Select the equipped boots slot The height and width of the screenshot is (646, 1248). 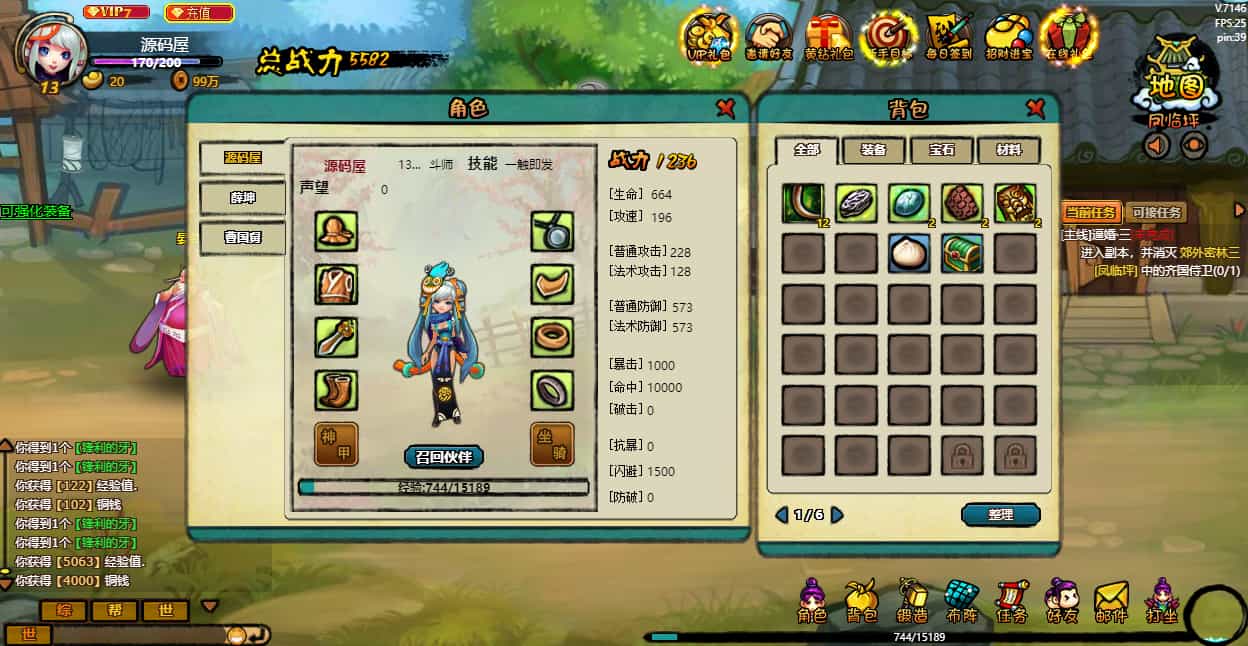pos(336,390)
